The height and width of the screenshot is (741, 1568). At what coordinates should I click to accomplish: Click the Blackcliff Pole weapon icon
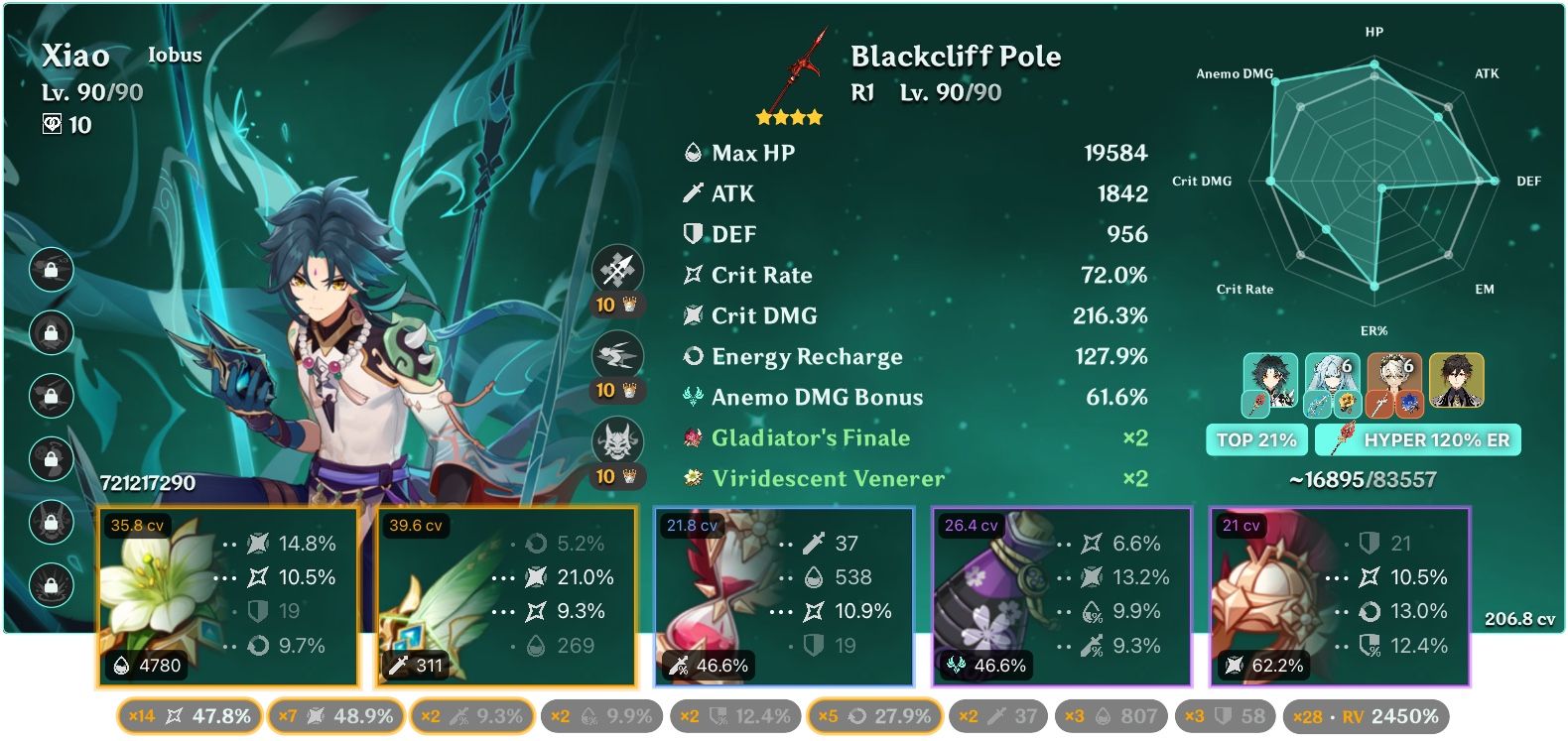pyautogui.click(x=799, y=69)
